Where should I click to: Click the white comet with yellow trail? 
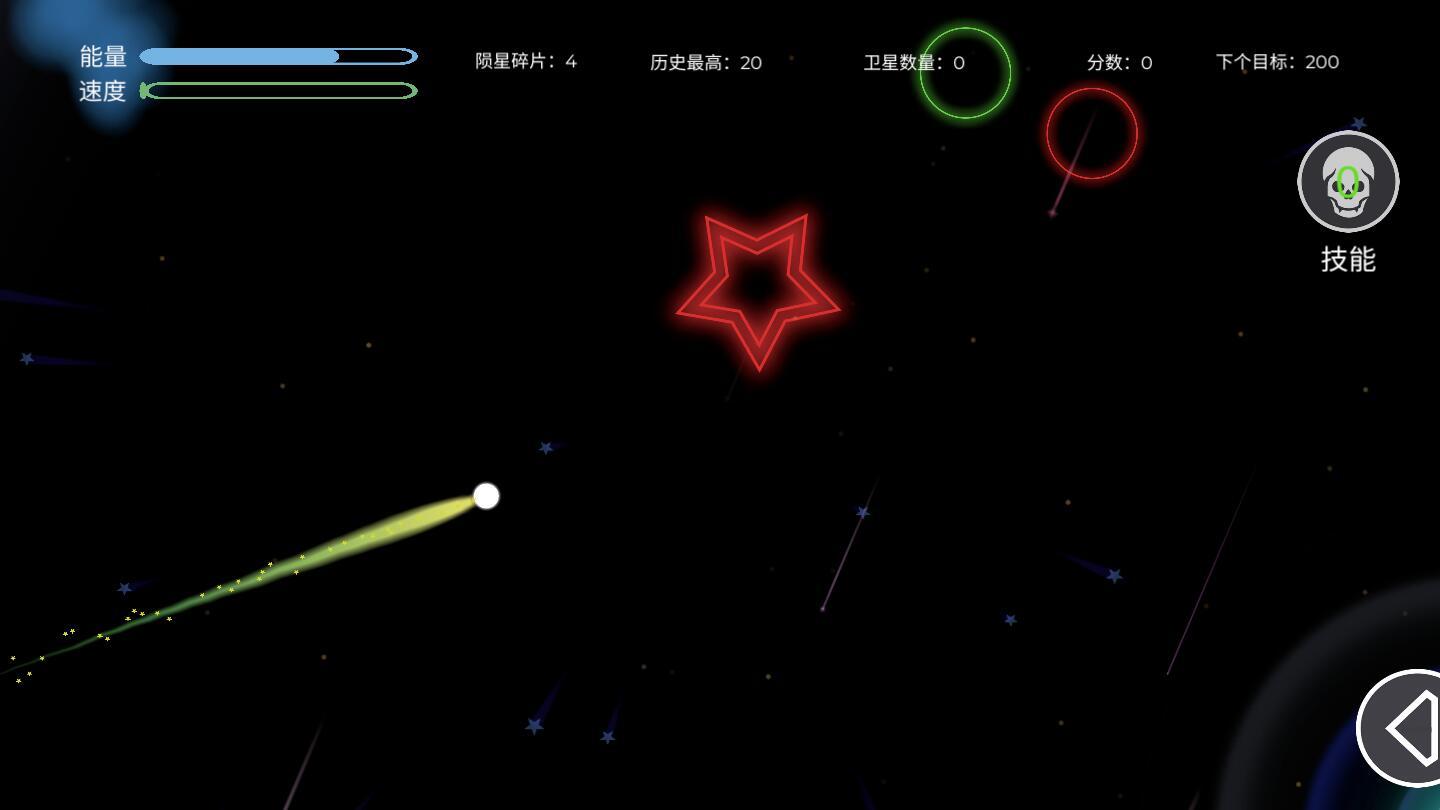click(x=486, y=496)
